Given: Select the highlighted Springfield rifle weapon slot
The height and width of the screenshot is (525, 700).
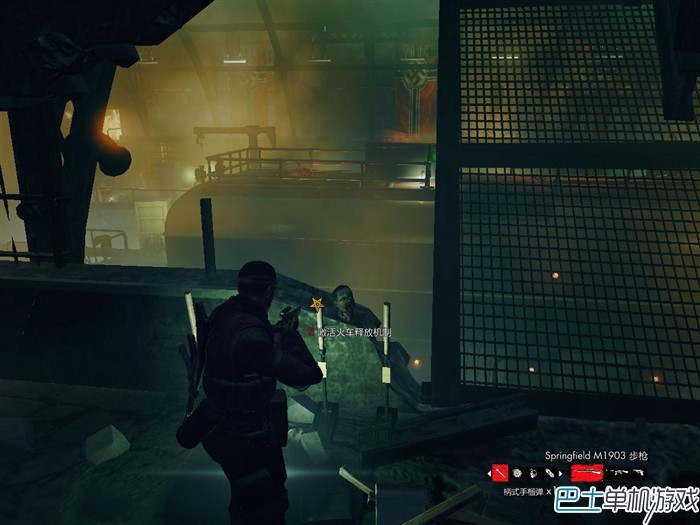Looking at the screenshot, I should (x=587, y=472).
